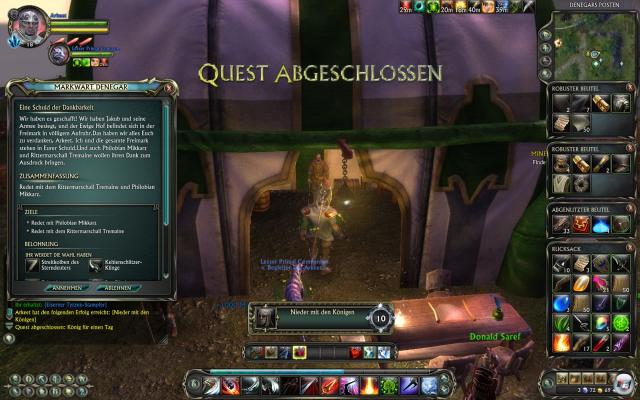The width and height of the screenshot is (640, 400).
Task: Decline the quest with the Ablehnen button
Action: (x=123, y=287)
